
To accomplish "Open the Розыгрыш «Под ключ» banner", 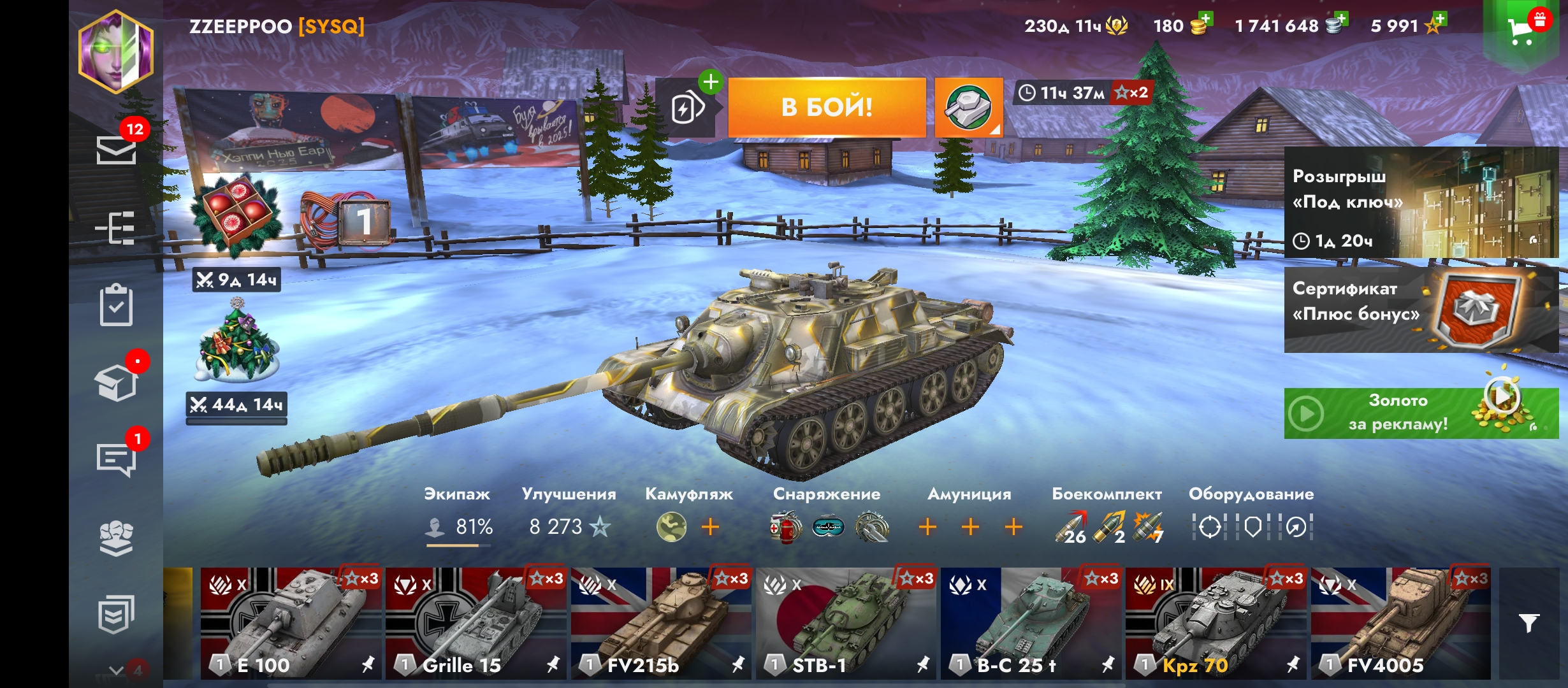I will click(x=1420, y=203).
